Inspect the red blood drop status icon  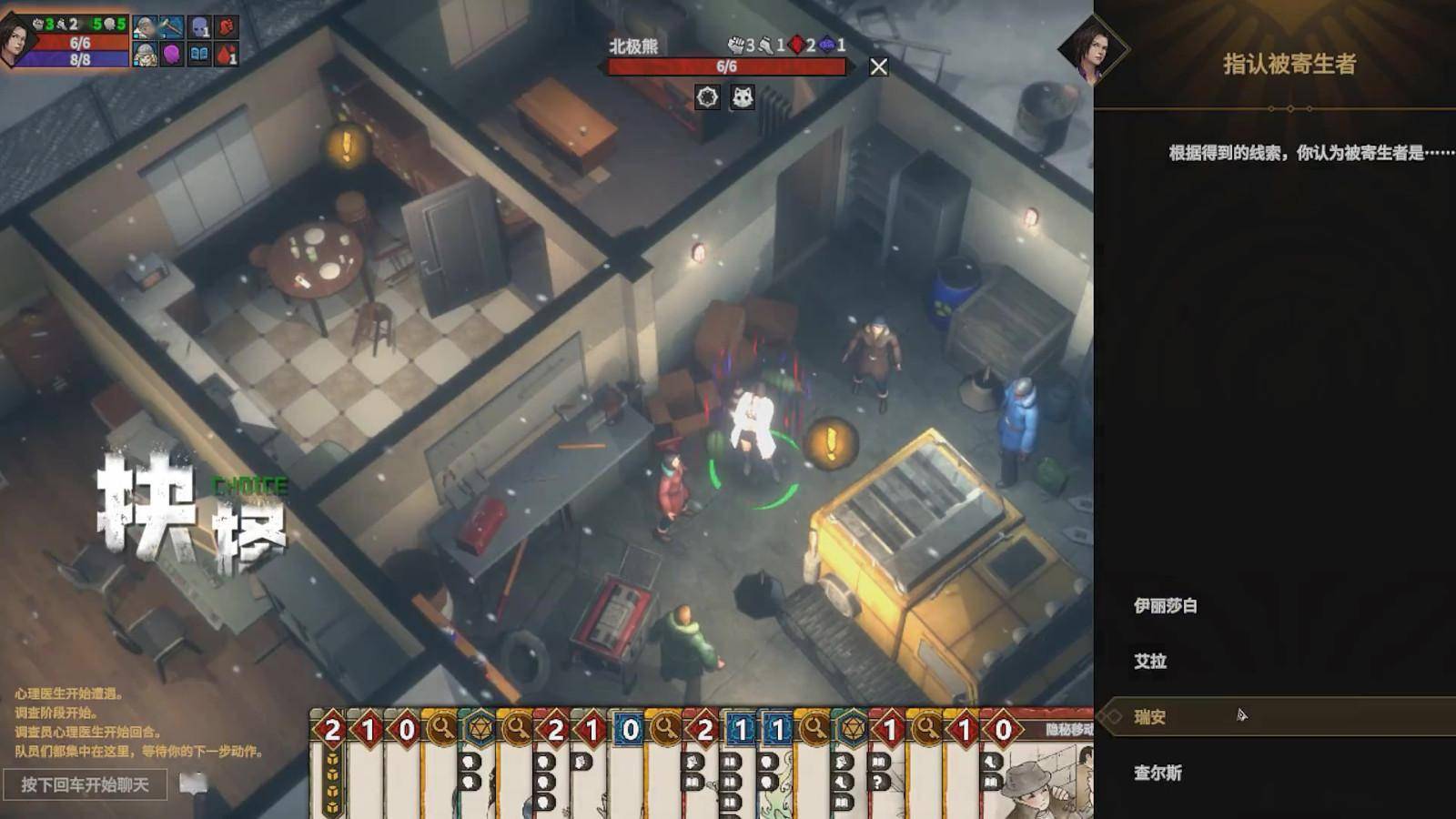point(227,56)
